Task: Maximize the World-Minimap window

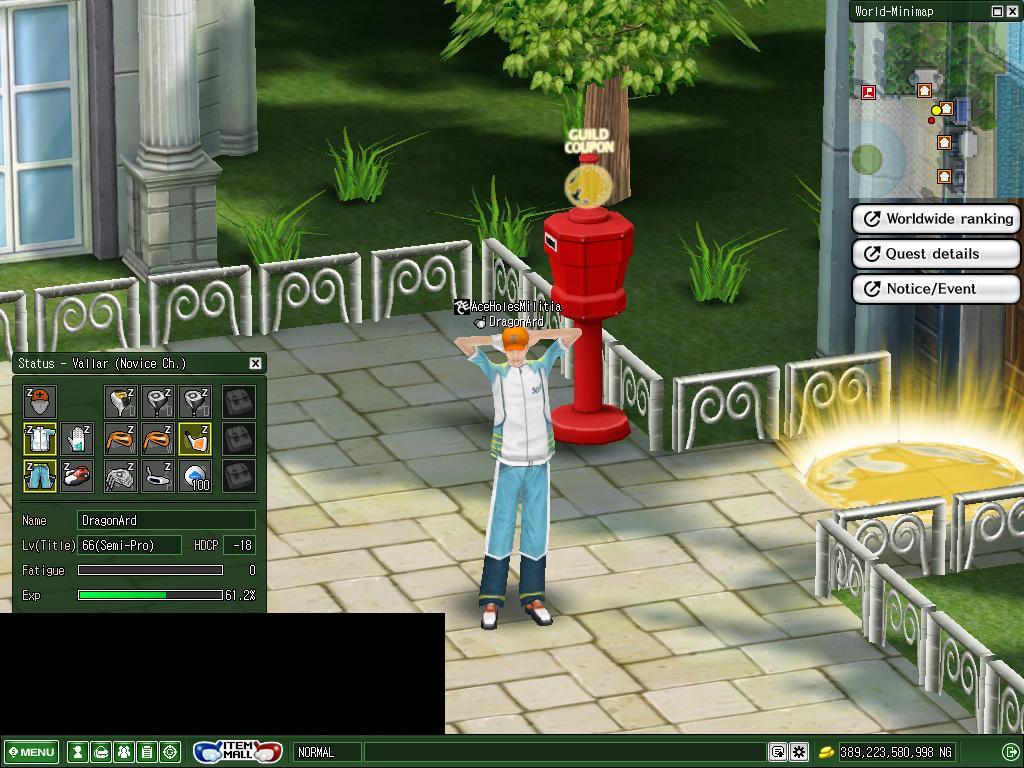Action: pyautogui.click(x=997, y=11)
